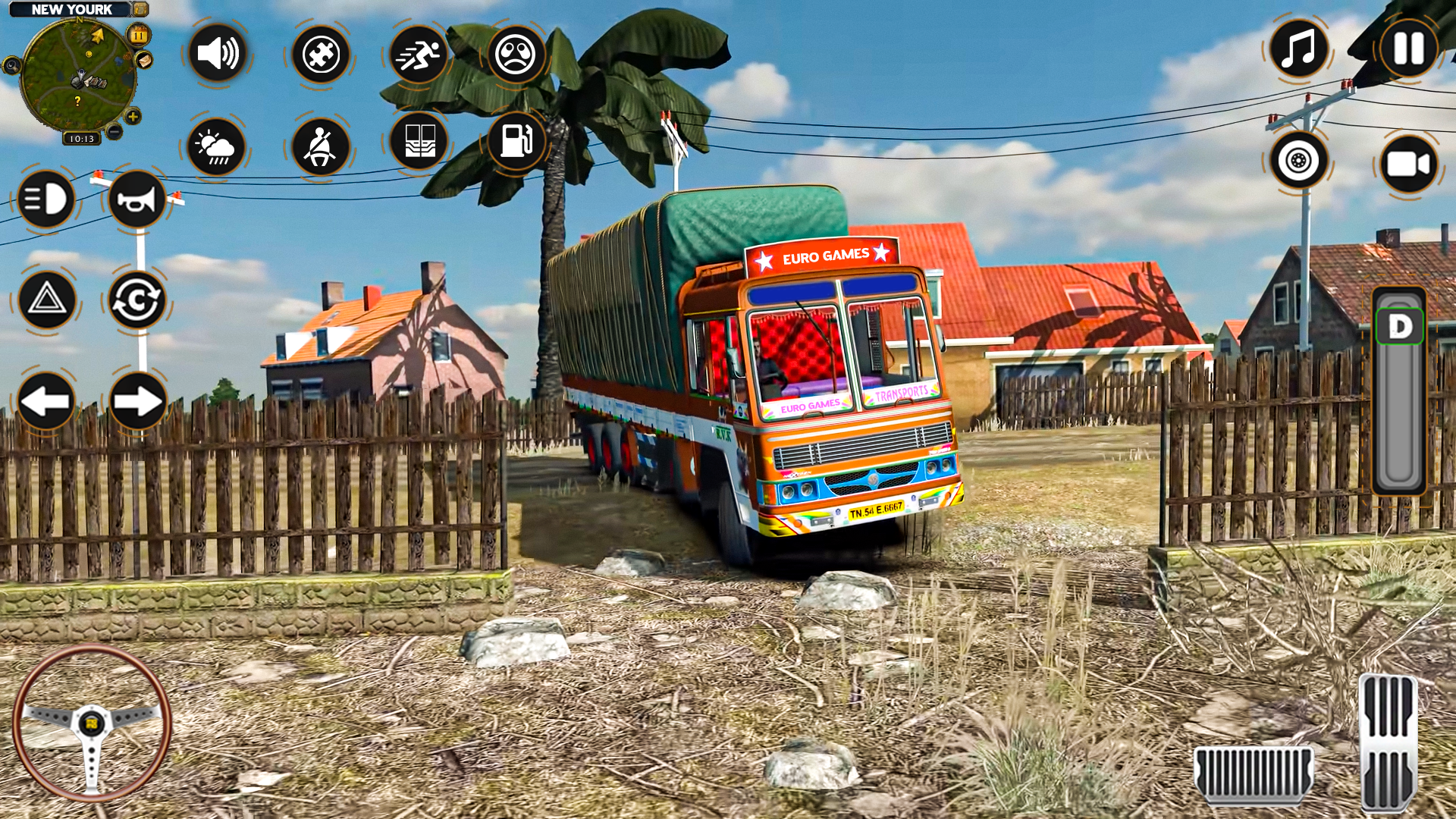Honk the truck horn

(x=137, y=199)
